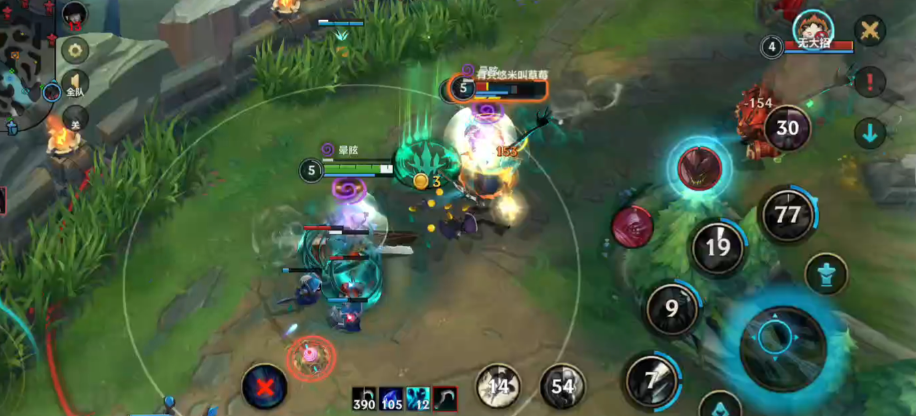
Task: Send the red exclamation danger ping
Action: [x=870, y=82]
